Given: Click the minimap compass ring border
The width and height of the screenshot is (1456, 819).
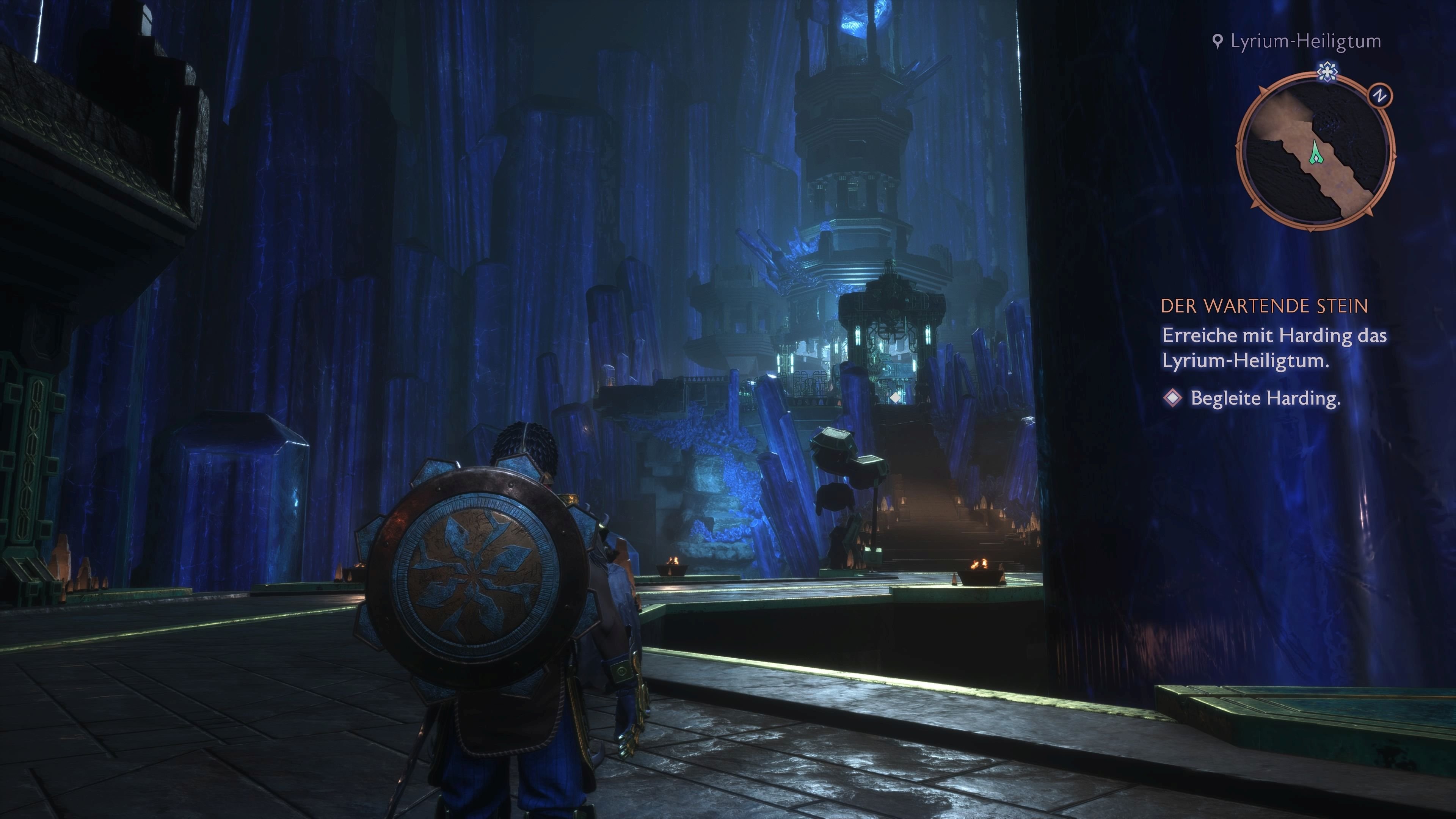Looking at the screenshot, I should click(x=1245, y=143).
